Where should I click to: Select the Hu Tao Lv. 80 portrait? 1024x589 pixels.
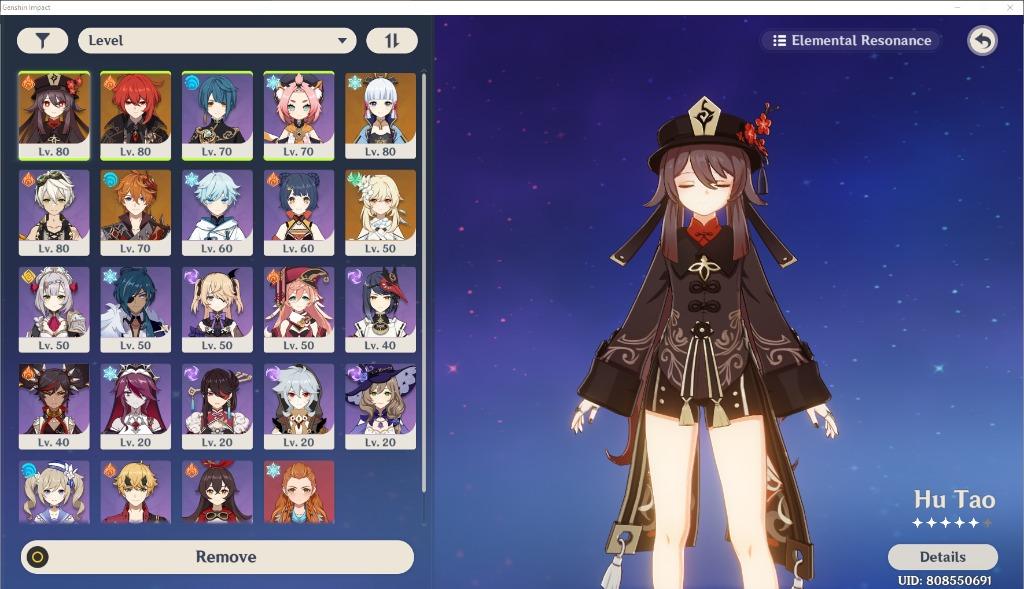54,115
